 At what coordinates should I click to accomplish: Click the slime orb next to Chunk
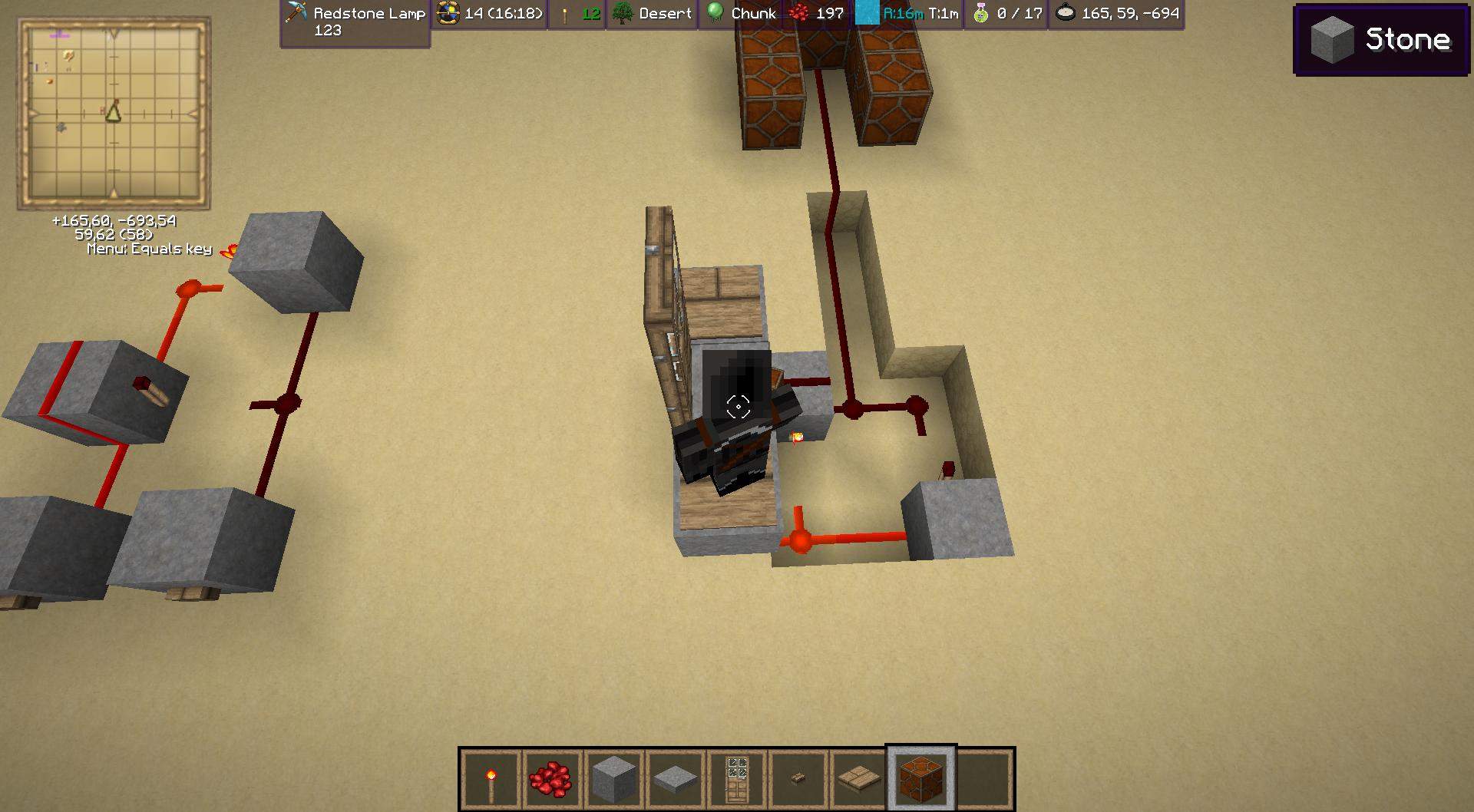(x=713, y=13)
